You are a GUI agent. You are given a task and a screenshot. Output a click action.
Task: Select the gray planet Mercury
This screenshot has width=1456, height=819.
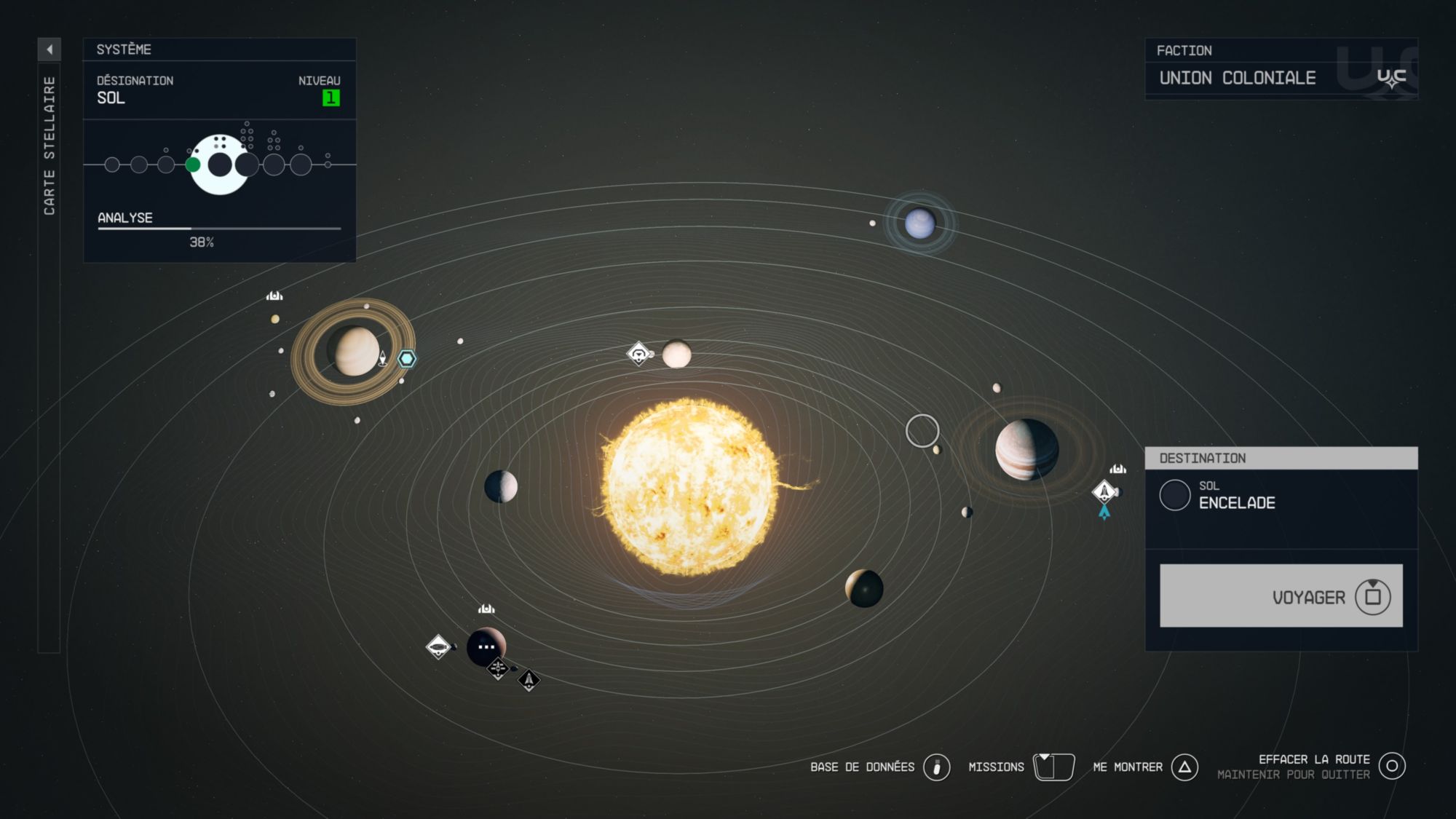(501, 486)
